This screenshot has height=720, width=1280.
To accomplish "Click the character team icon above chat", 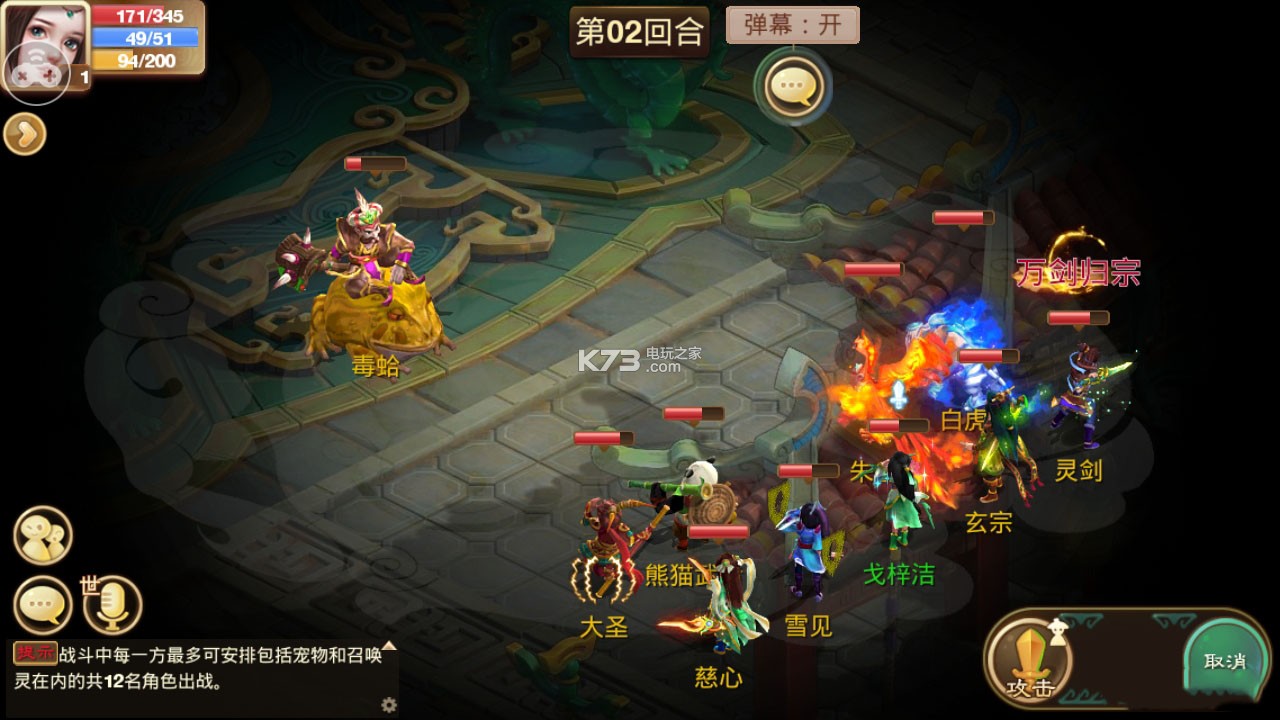I will (x=40, y=535).
